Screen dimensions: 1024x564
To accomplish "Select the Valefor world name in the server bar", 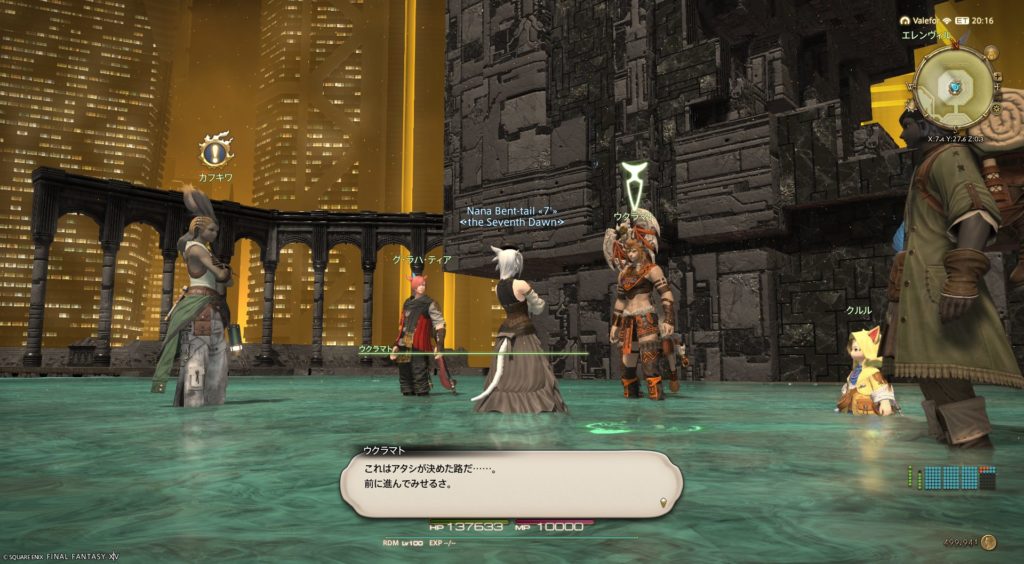I will [924, 19].
